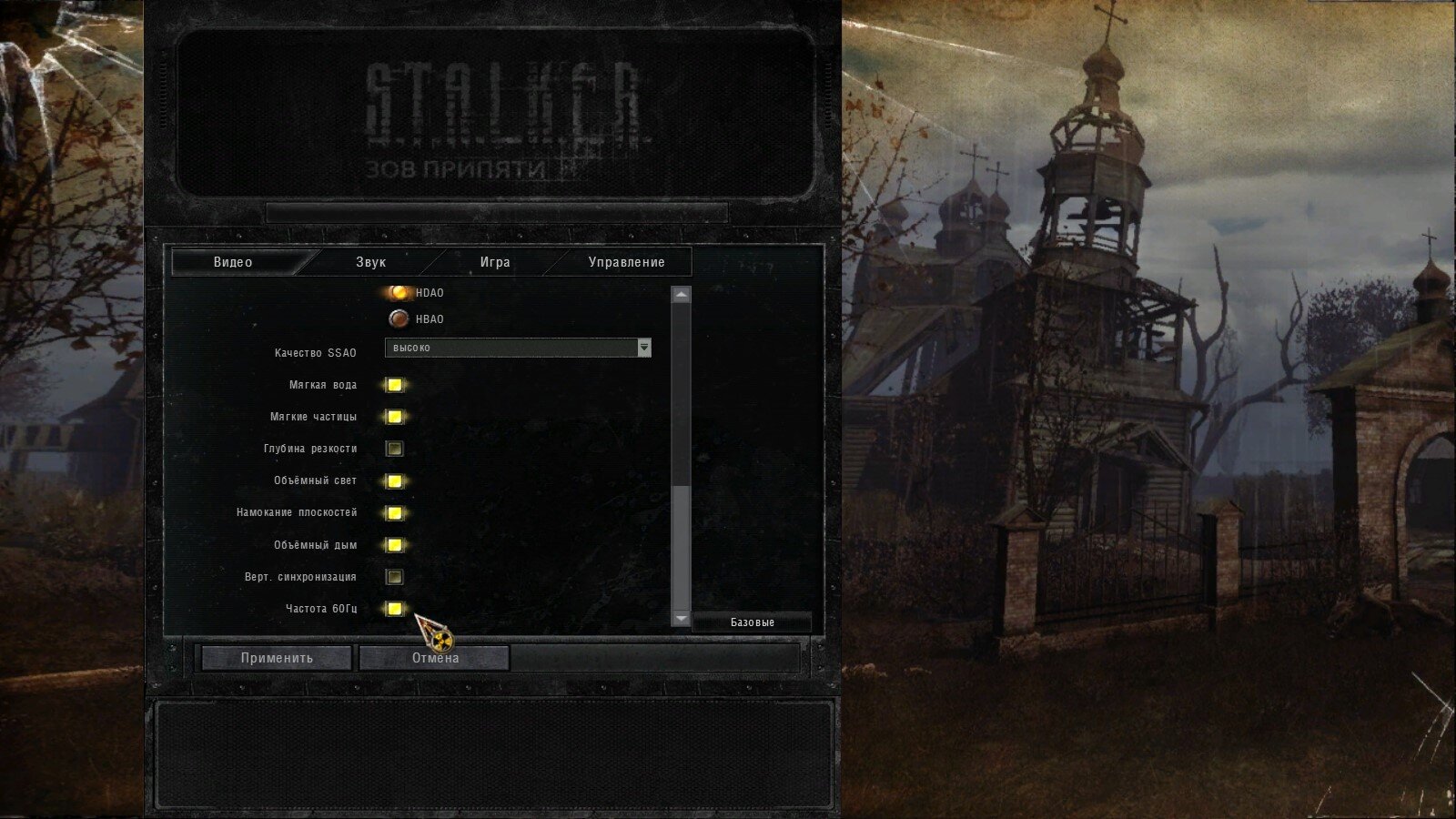
Task: Enable the Глубина резкости checkbox
Action: (x=394, y=448)
